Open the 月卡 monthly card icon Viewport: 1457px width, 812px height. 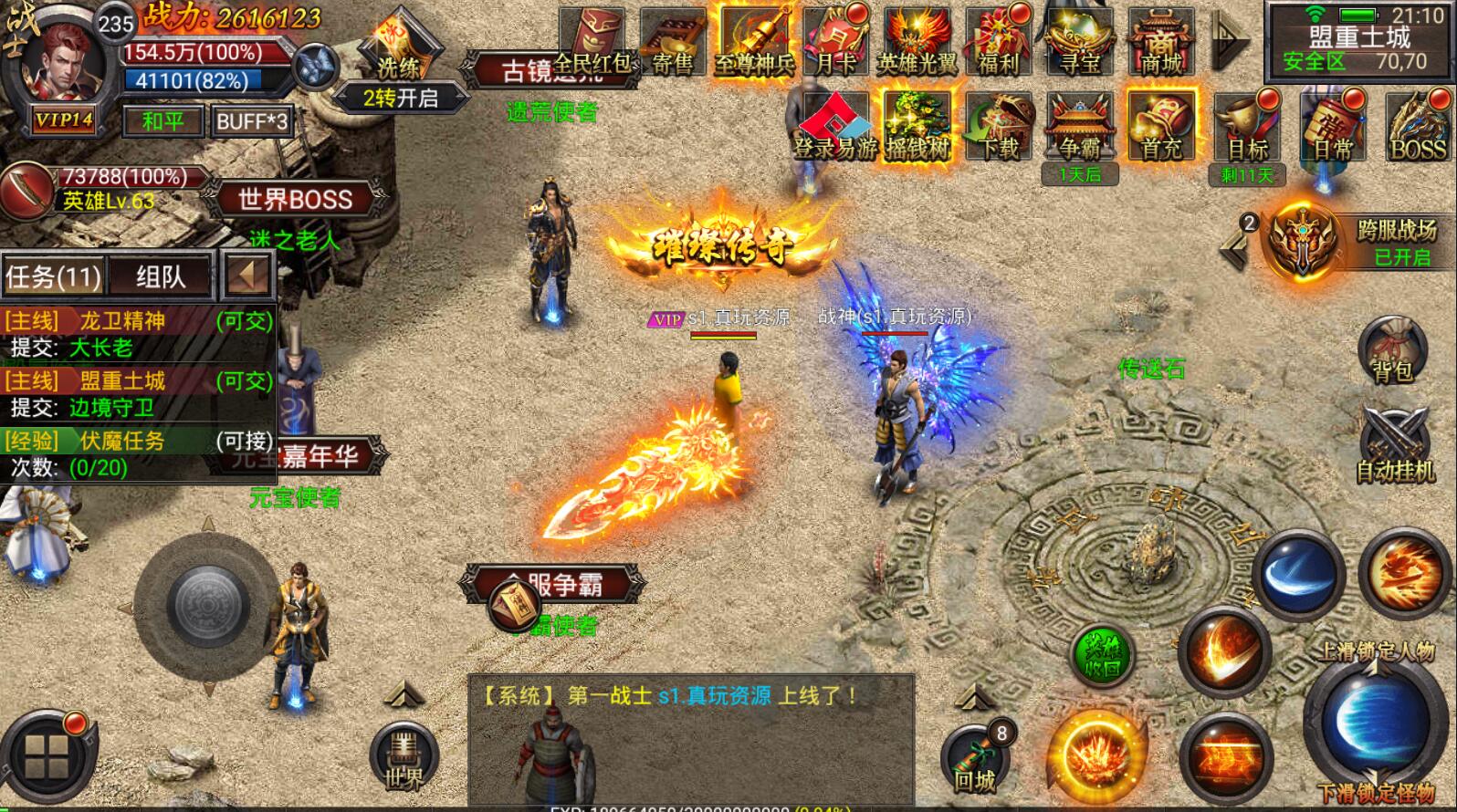click(x=835, y=41)
